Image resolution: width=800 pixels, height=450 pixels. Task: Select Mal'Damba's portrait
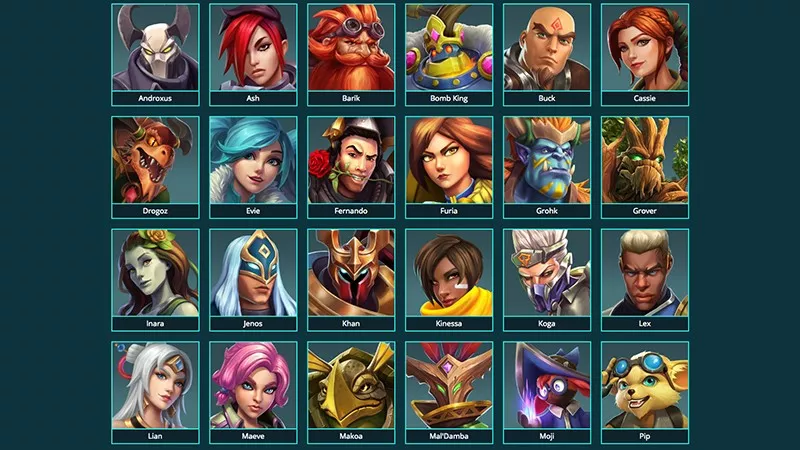[x=449, y=386]
